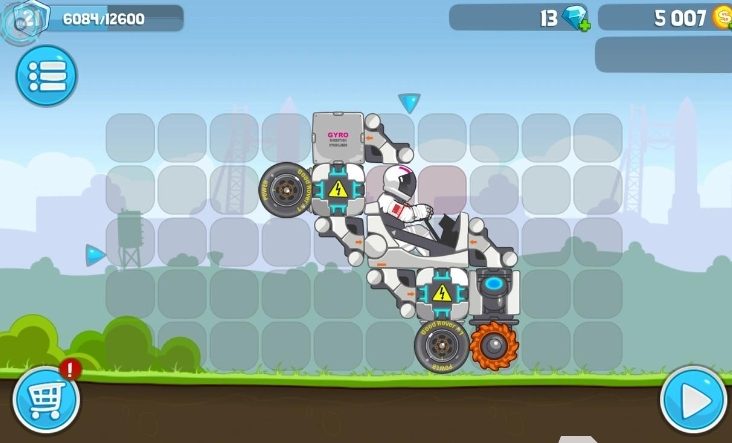
Task: Open the shopping cart store
Action: [x=45, y=399]
